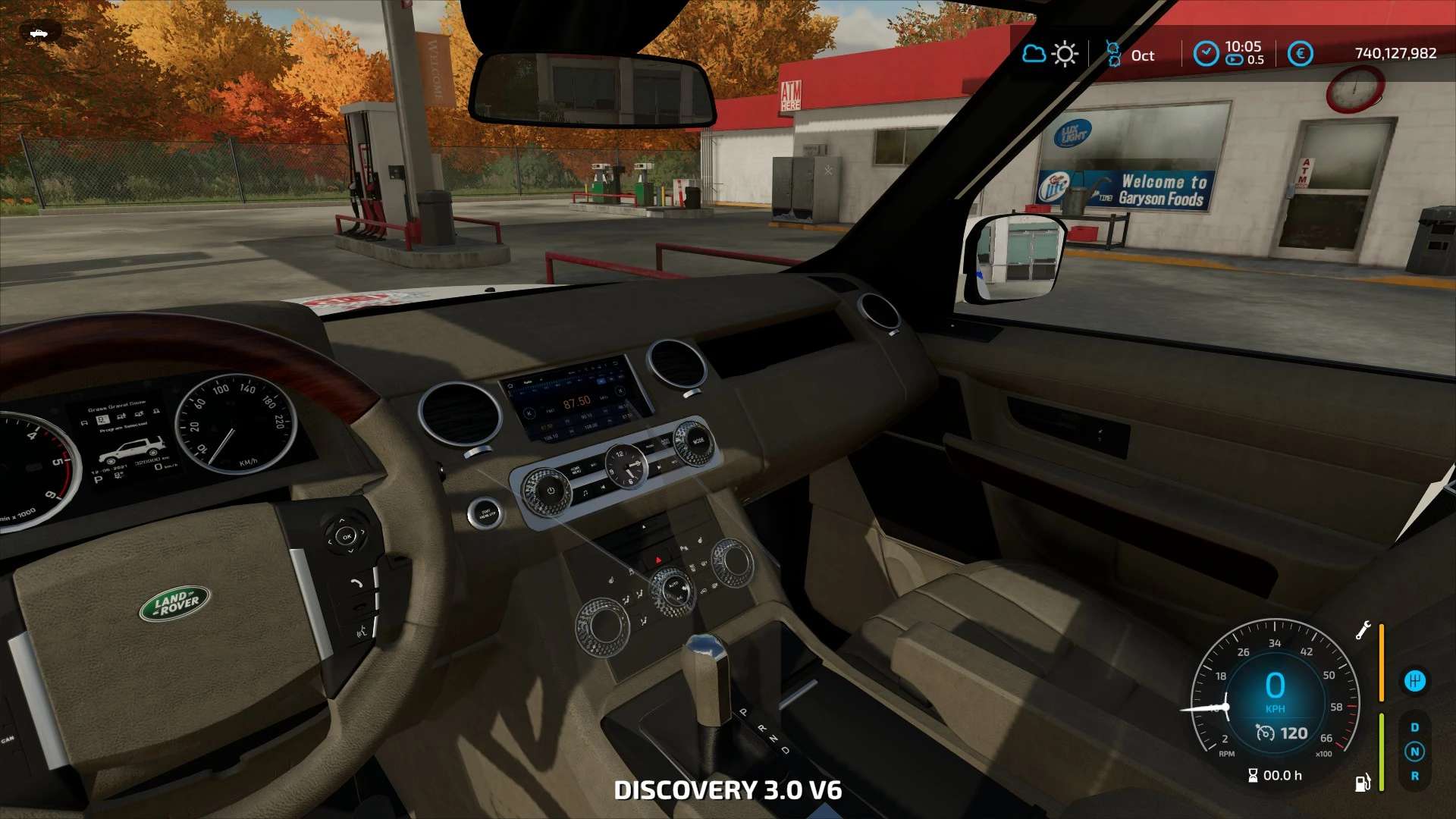The height and width of the screenshot is (819, 1456).
Task: Toggle the cruise control icon beside 120
Action: pos(1265,733)
